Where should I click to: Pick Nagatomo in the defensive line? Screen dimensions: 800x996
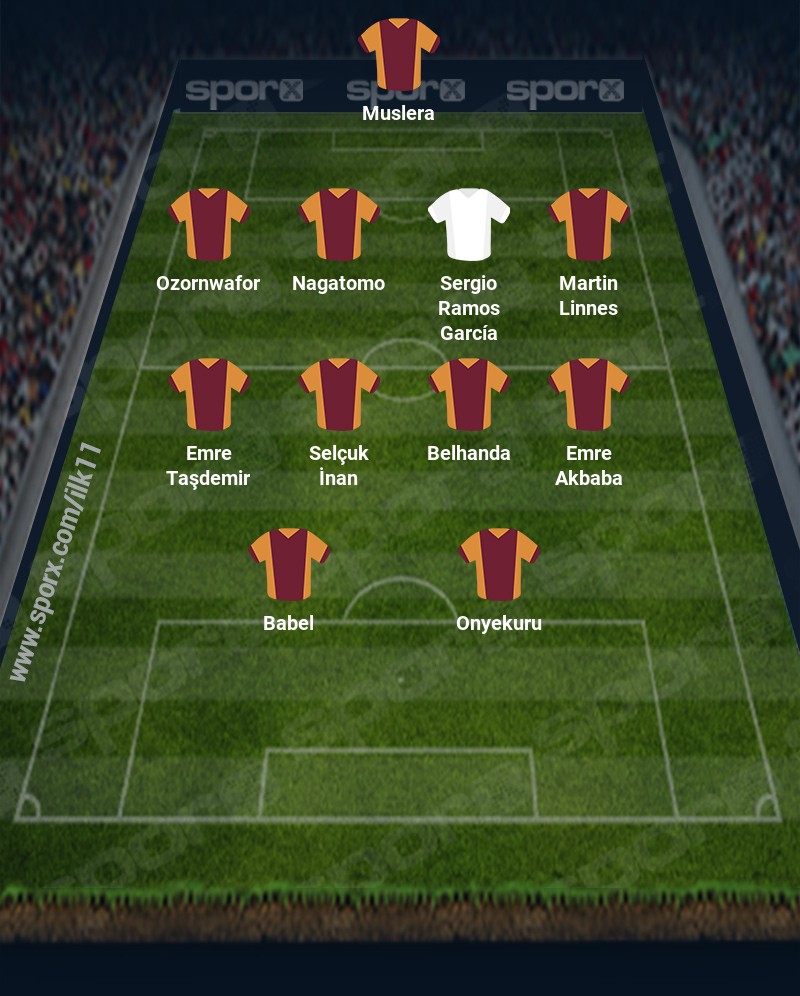[339, 224]
